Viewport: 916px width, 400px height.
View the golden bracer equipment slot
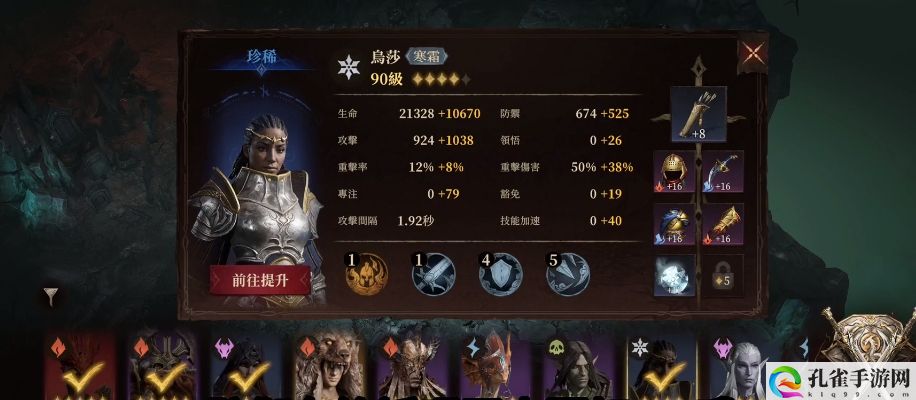pyautogui.click(x=723, y=224)
